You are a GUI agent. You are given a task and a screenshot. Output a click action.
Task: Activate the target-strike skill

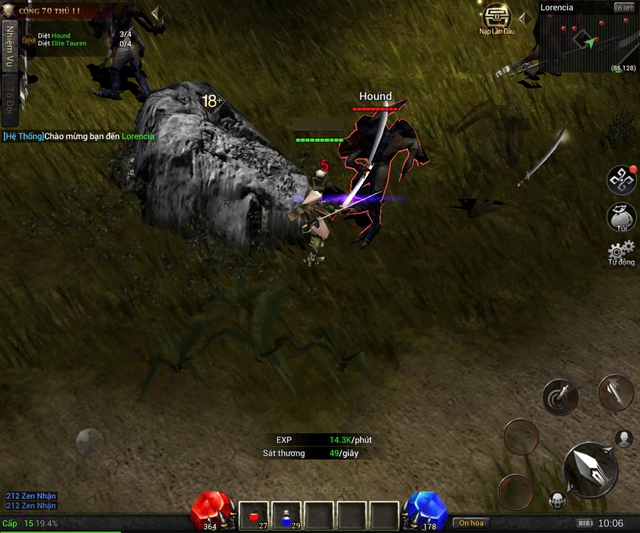point(560,398)
